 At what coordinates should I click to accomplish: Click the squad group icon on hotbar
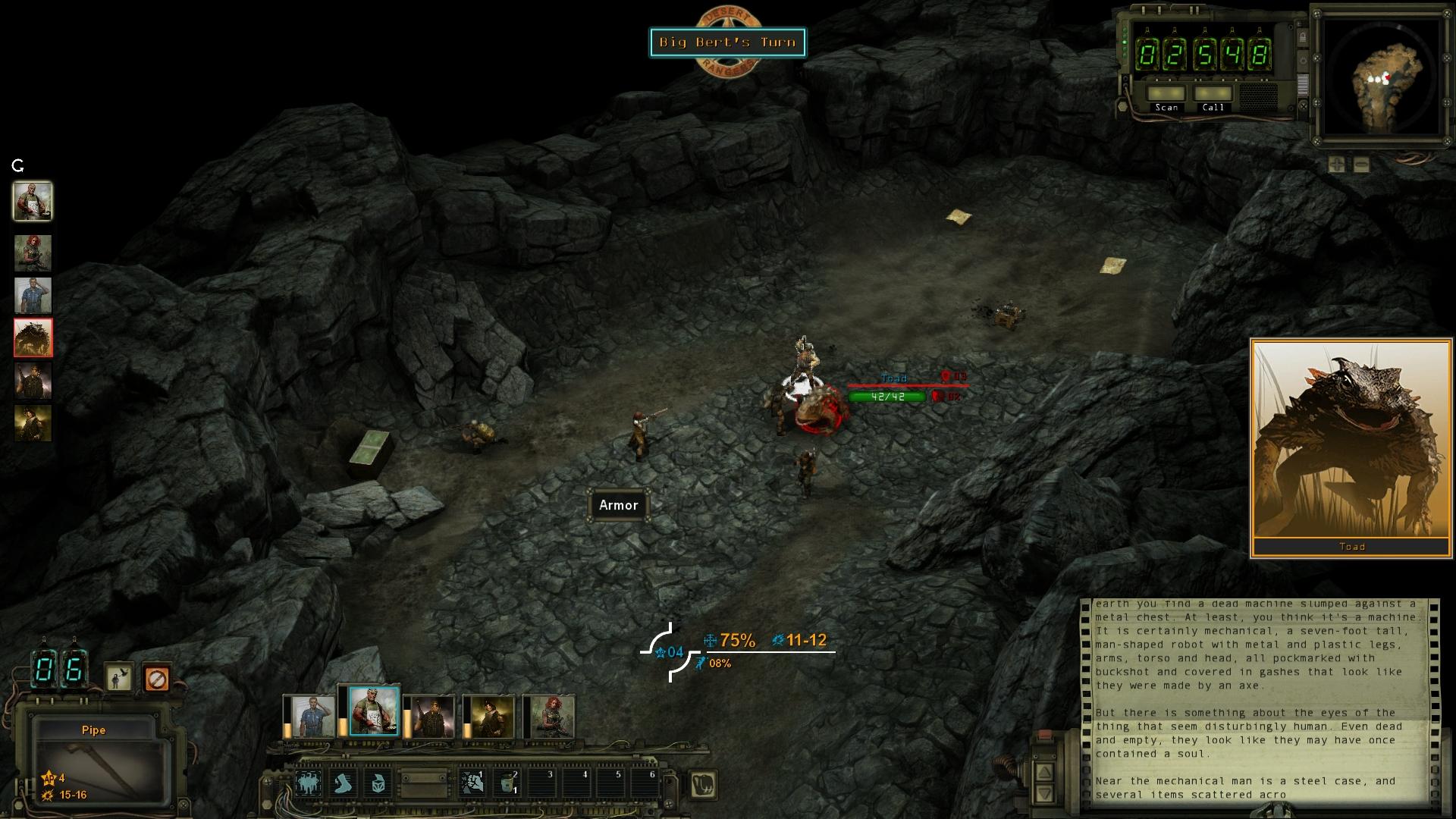(x=308, y=783)
